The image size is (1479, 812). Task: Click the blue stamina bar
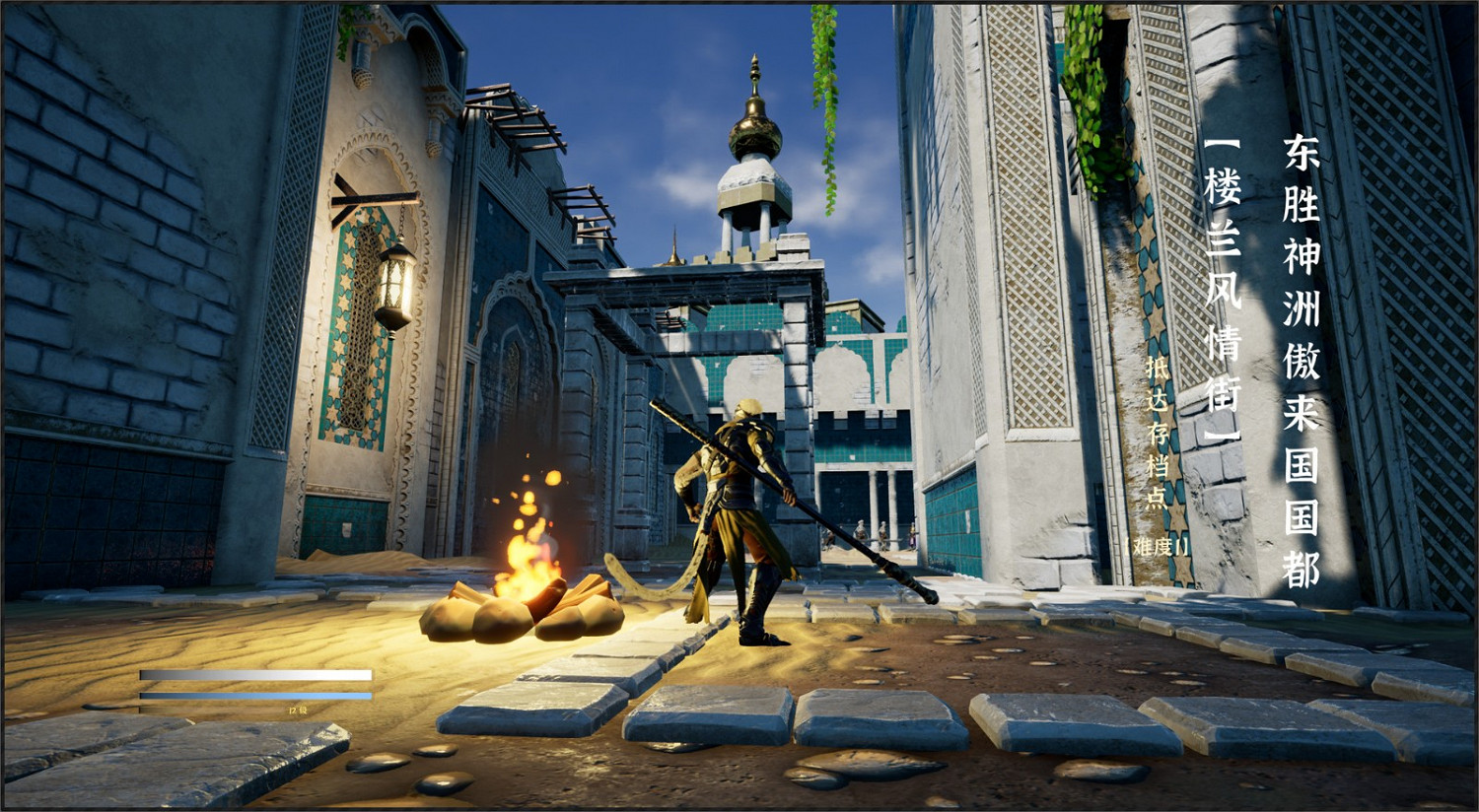point(256,697)
